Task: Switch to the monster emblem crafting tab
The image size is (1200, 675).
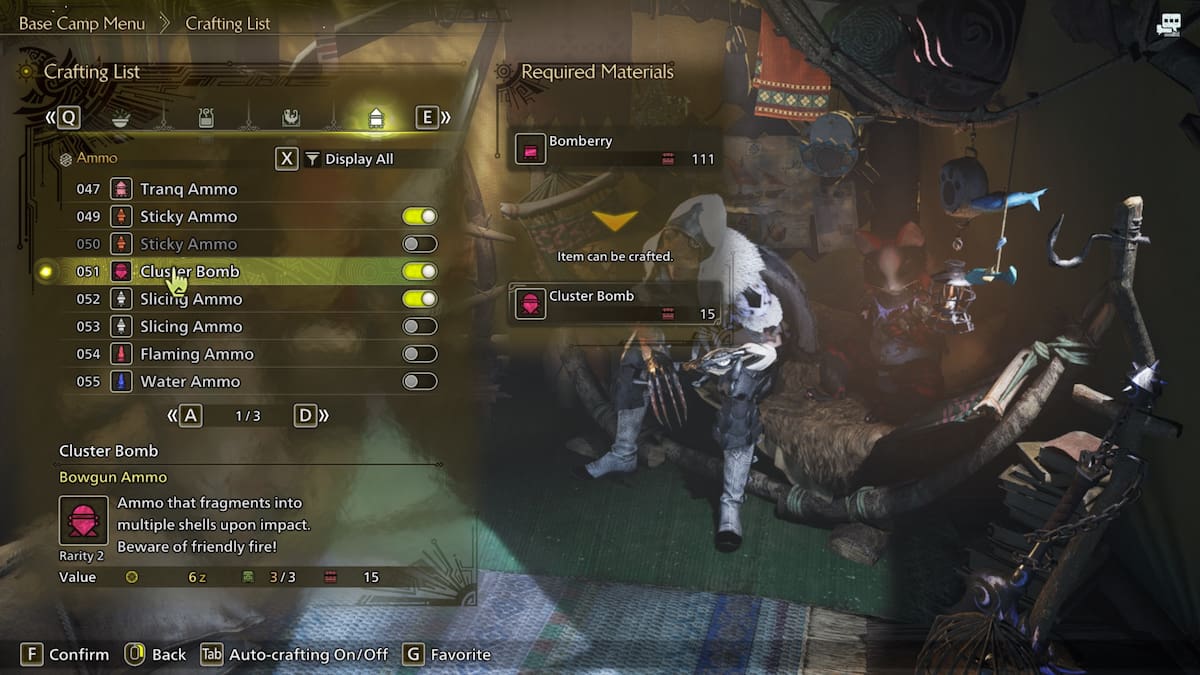Action: (x=290, y=118)
